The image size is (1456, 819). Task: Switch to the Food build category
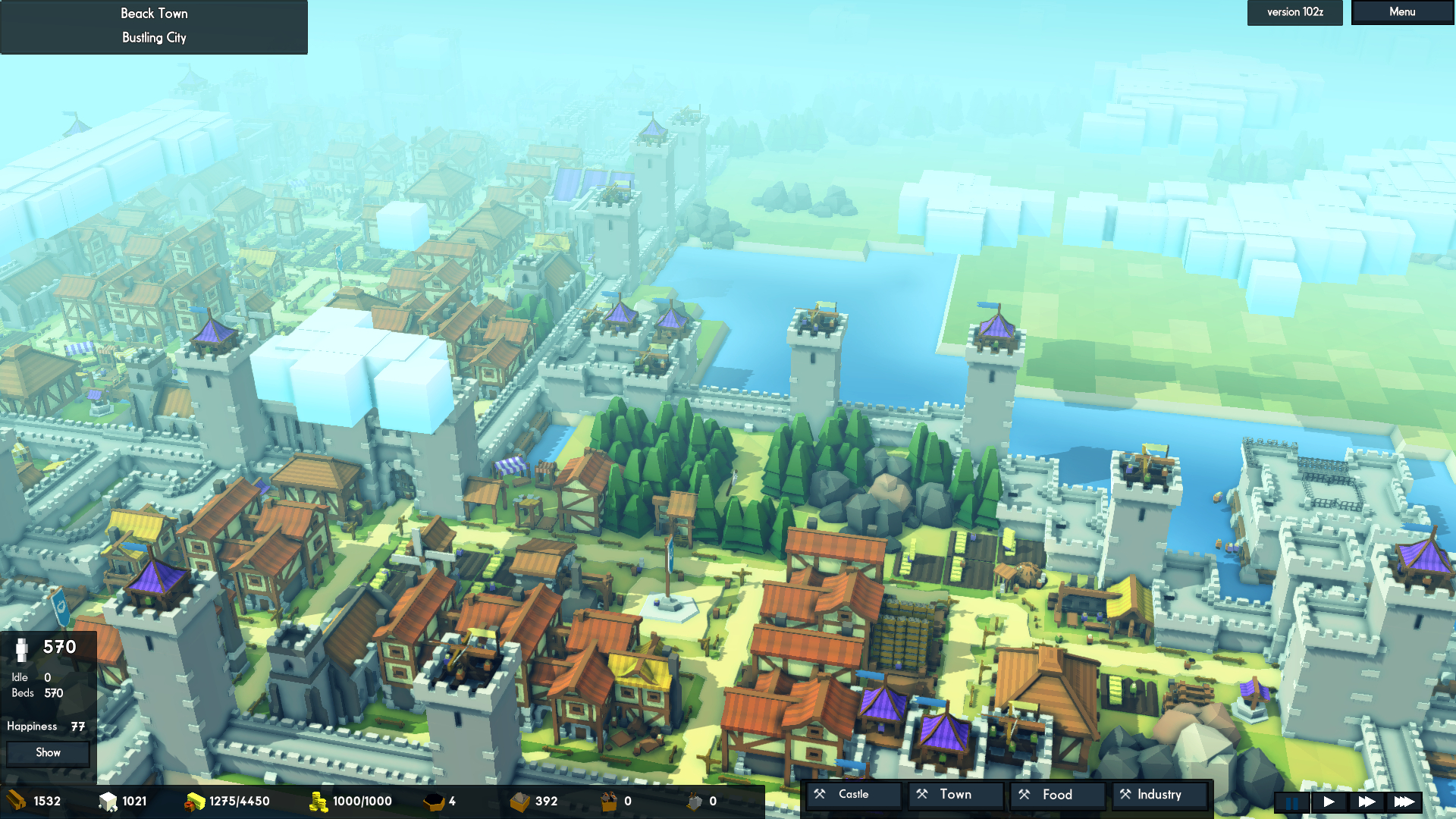coord(1057,794)
